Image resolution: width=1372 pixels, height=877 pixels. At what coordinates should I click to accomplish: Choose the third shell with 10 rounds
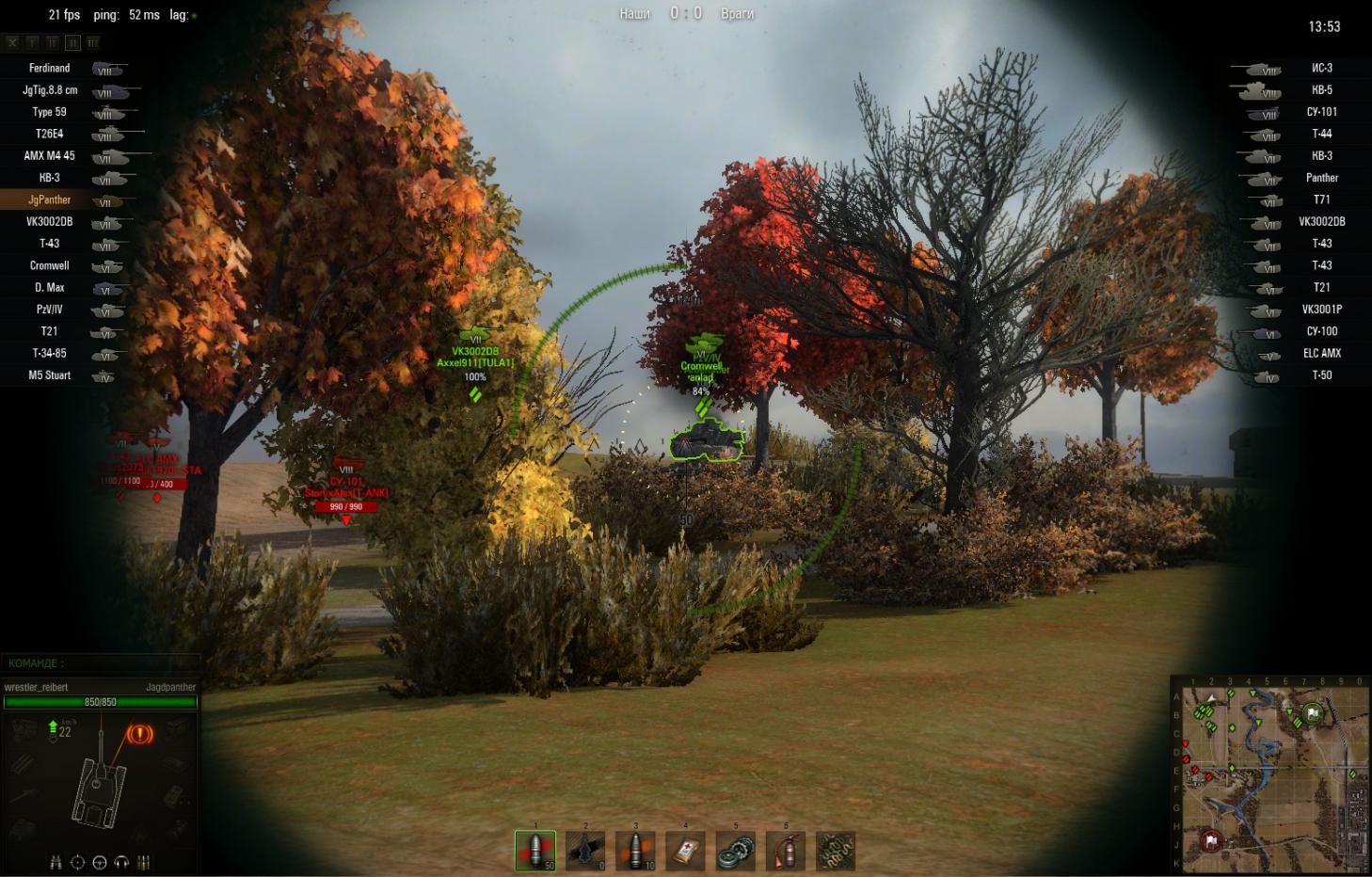[635, 851]
